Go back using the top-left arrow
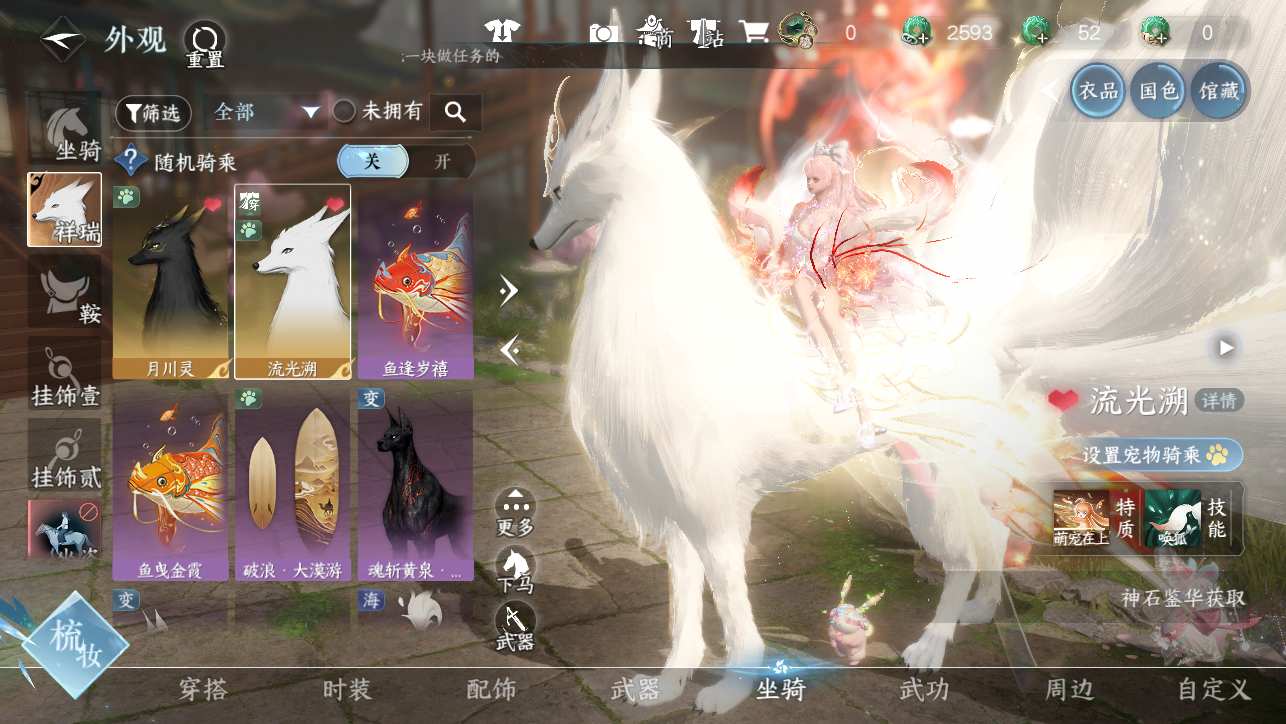 [x=62, y=40]
